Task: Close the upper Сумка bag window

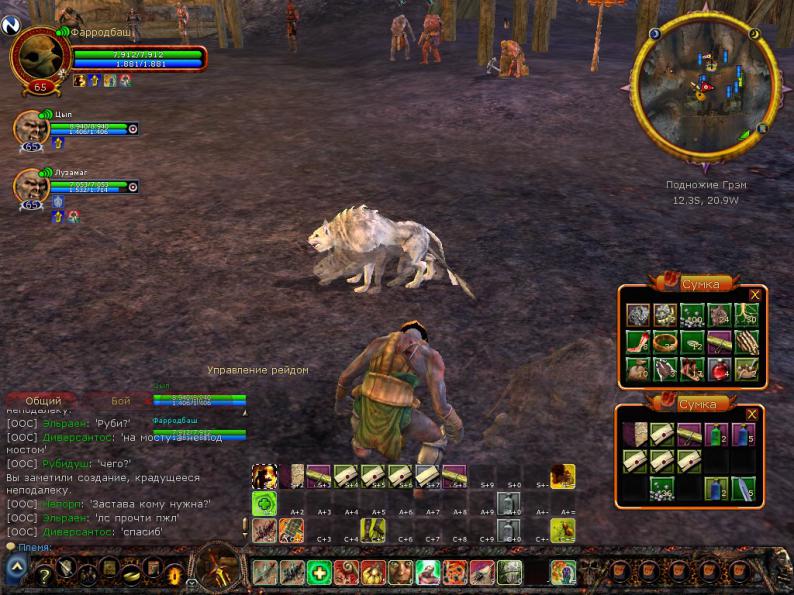Action: (755, 294)
